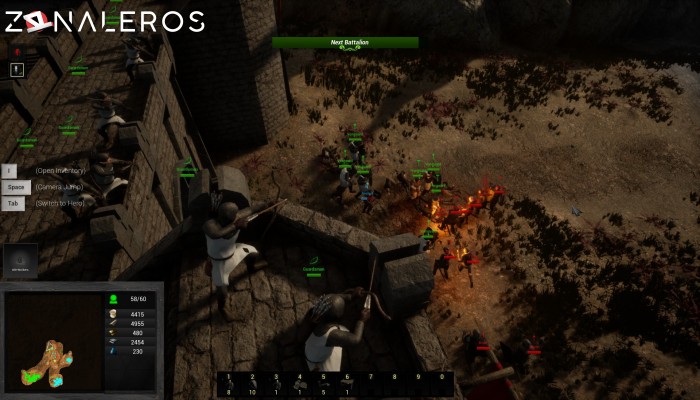
Task: Click the white-framed figure icon
Action: 18,70
